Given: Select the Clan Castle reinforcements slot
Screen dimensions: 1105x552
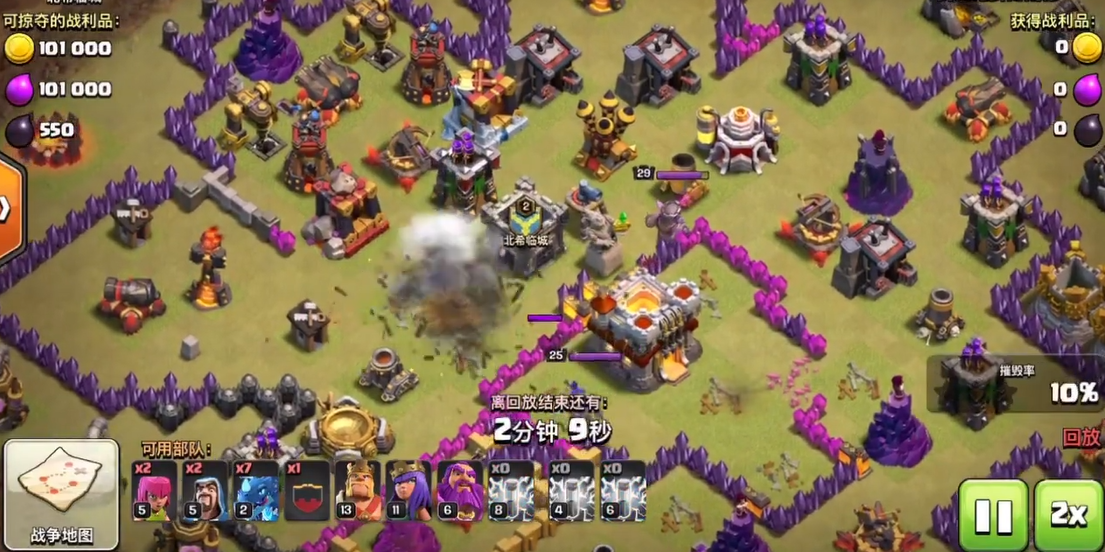Looking at the screenshot, I should [x=307, y=491].
